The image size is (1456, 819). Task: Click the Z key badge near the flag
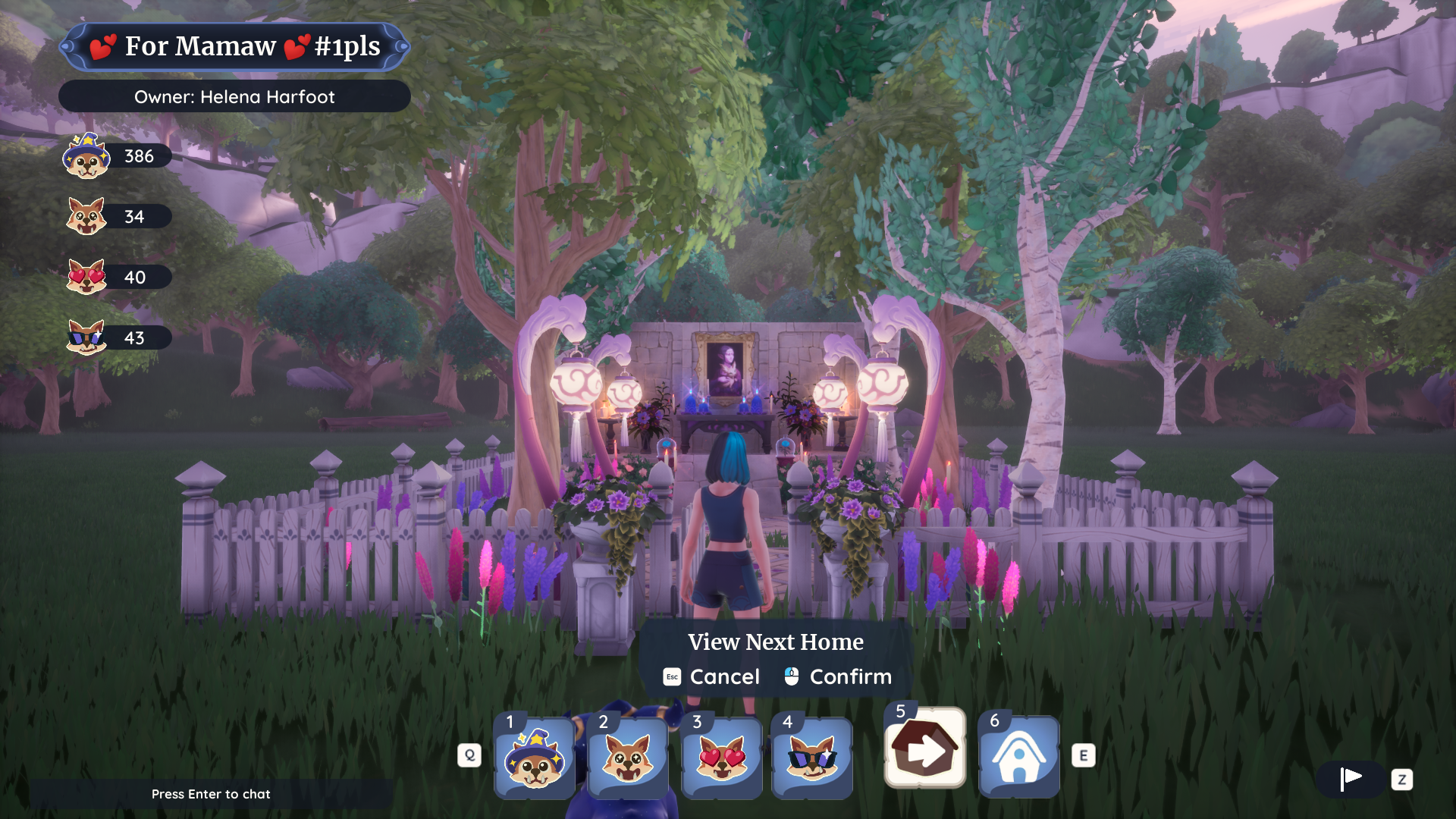[1402, 780]
